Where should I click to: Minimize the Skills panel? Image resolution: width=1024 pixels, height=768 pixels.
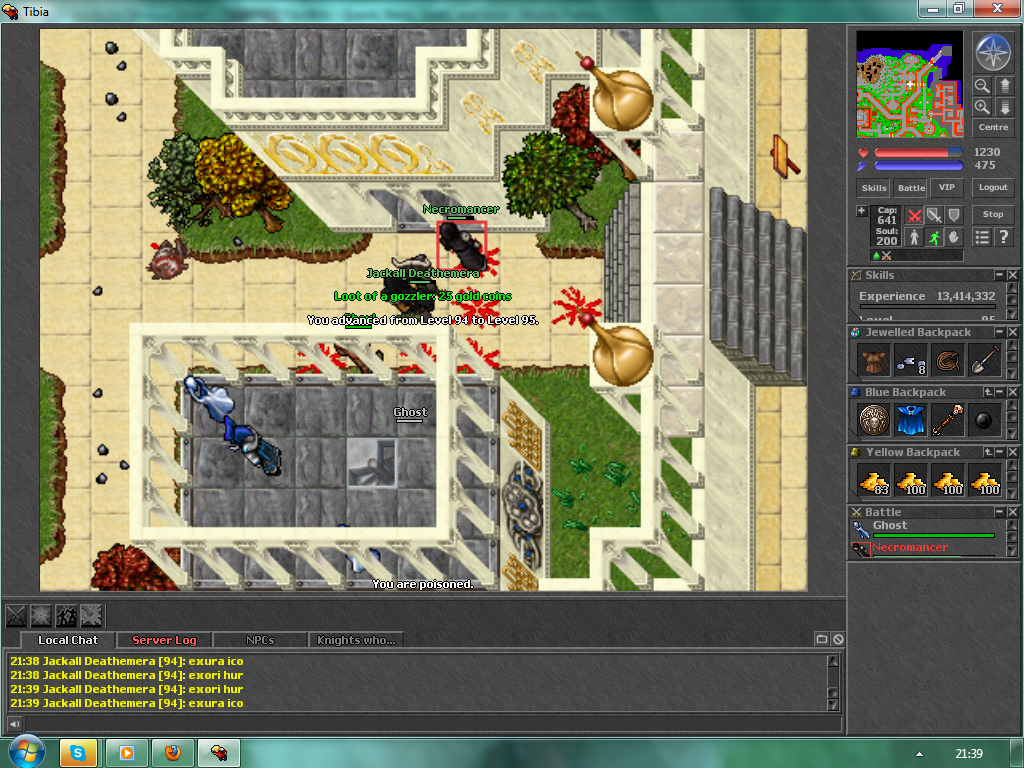[998, 275]
